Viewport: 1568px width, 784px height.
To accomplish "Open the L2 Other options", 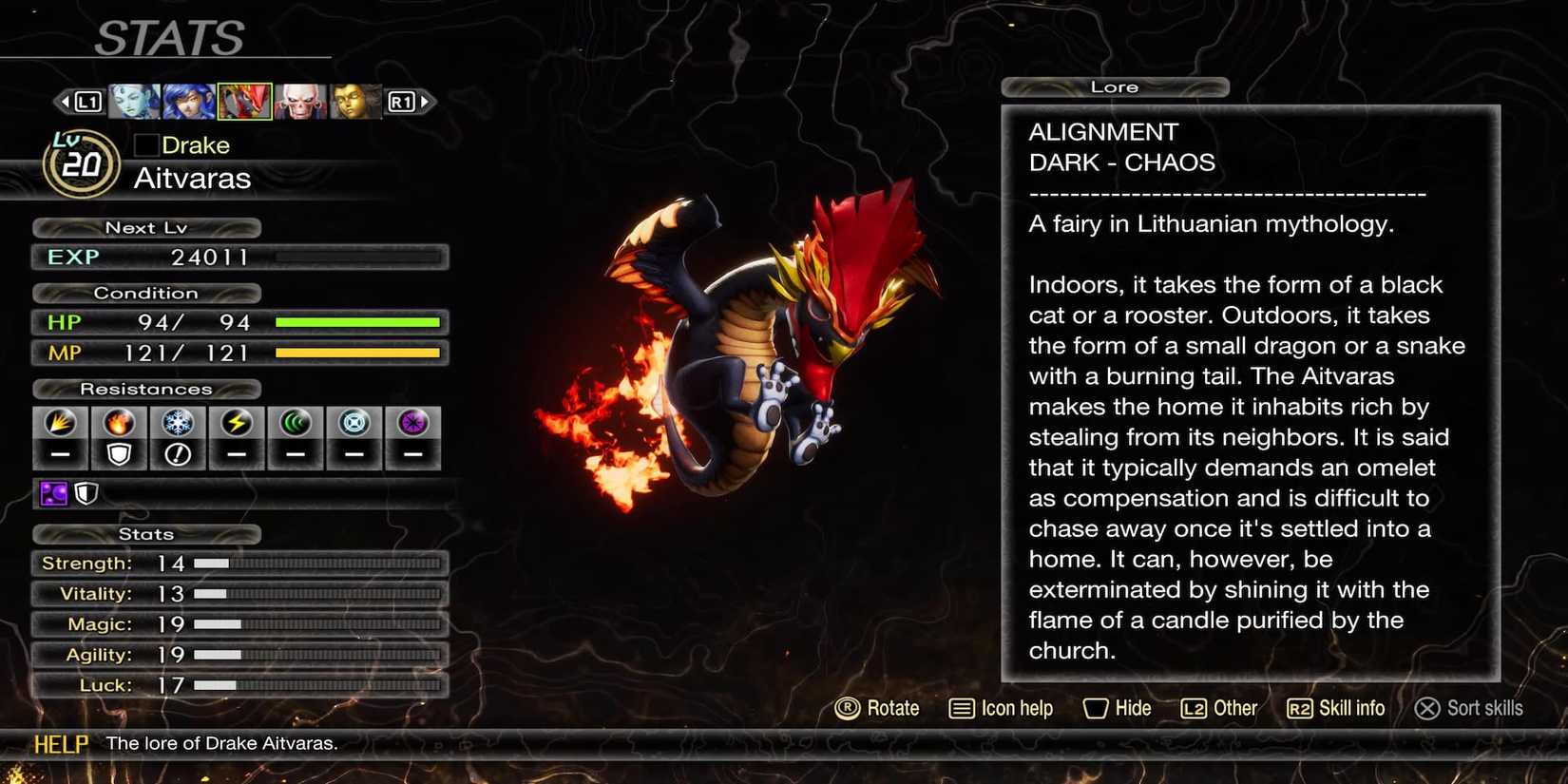I will pyautogui.click(x=1218, y=708).
